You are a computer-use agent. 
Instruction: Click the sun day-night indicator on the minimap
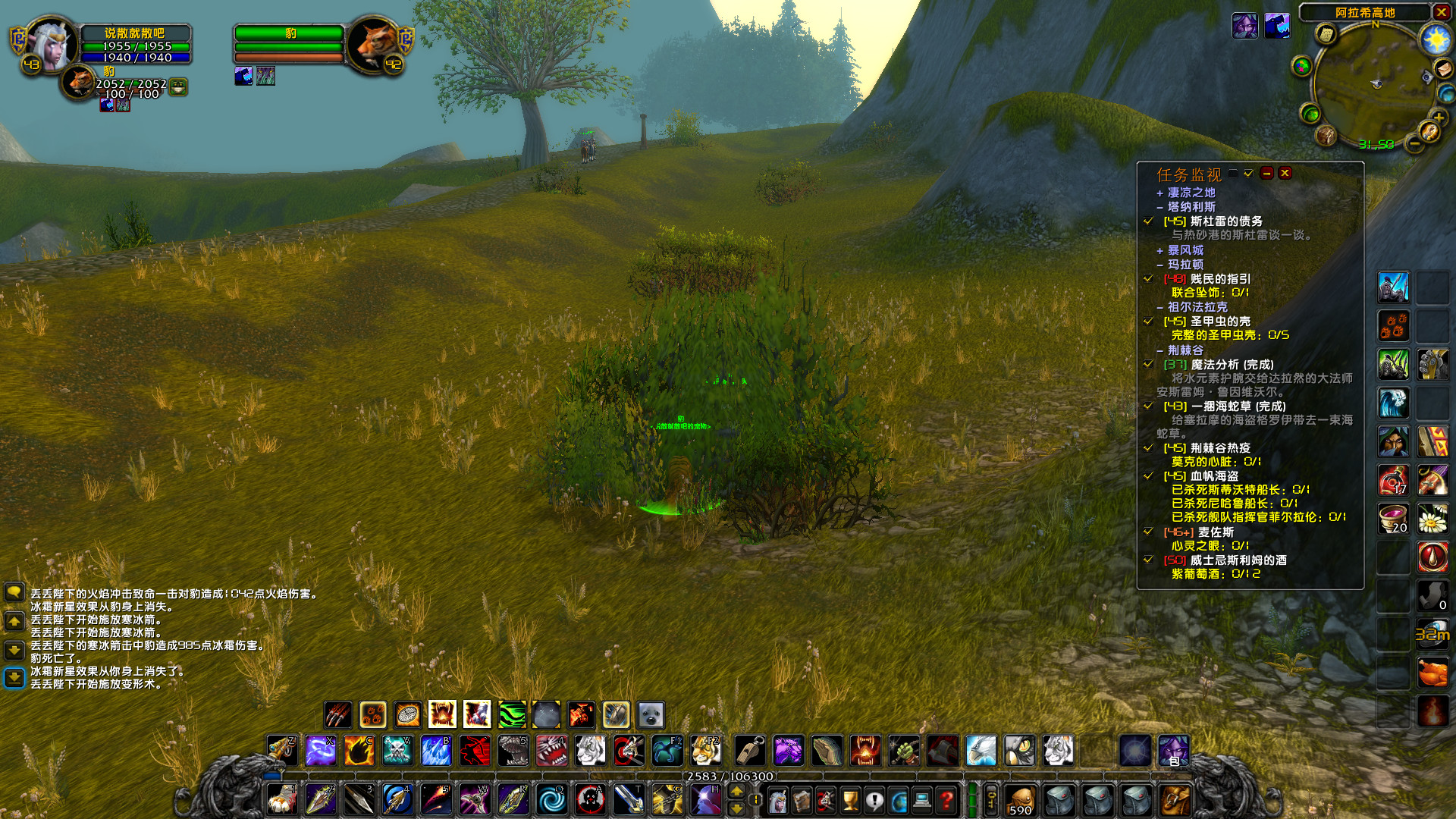point(1435,39)
